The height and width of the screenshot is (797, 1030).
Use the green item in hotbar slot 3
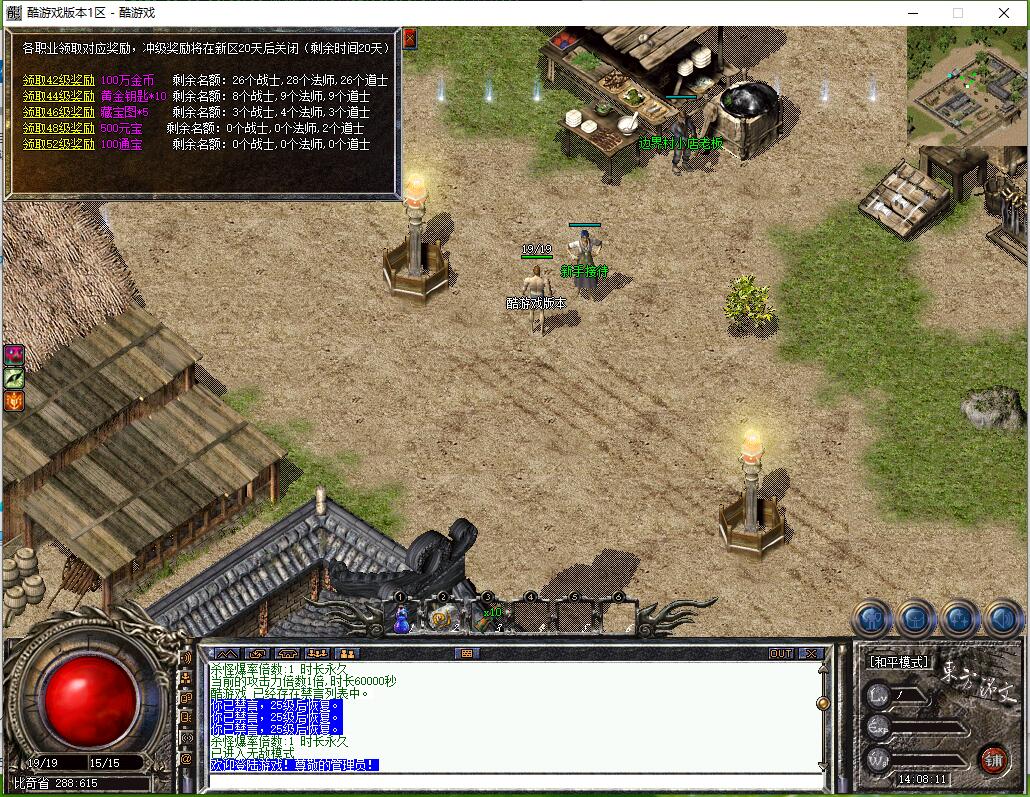[x=487, y=620]
